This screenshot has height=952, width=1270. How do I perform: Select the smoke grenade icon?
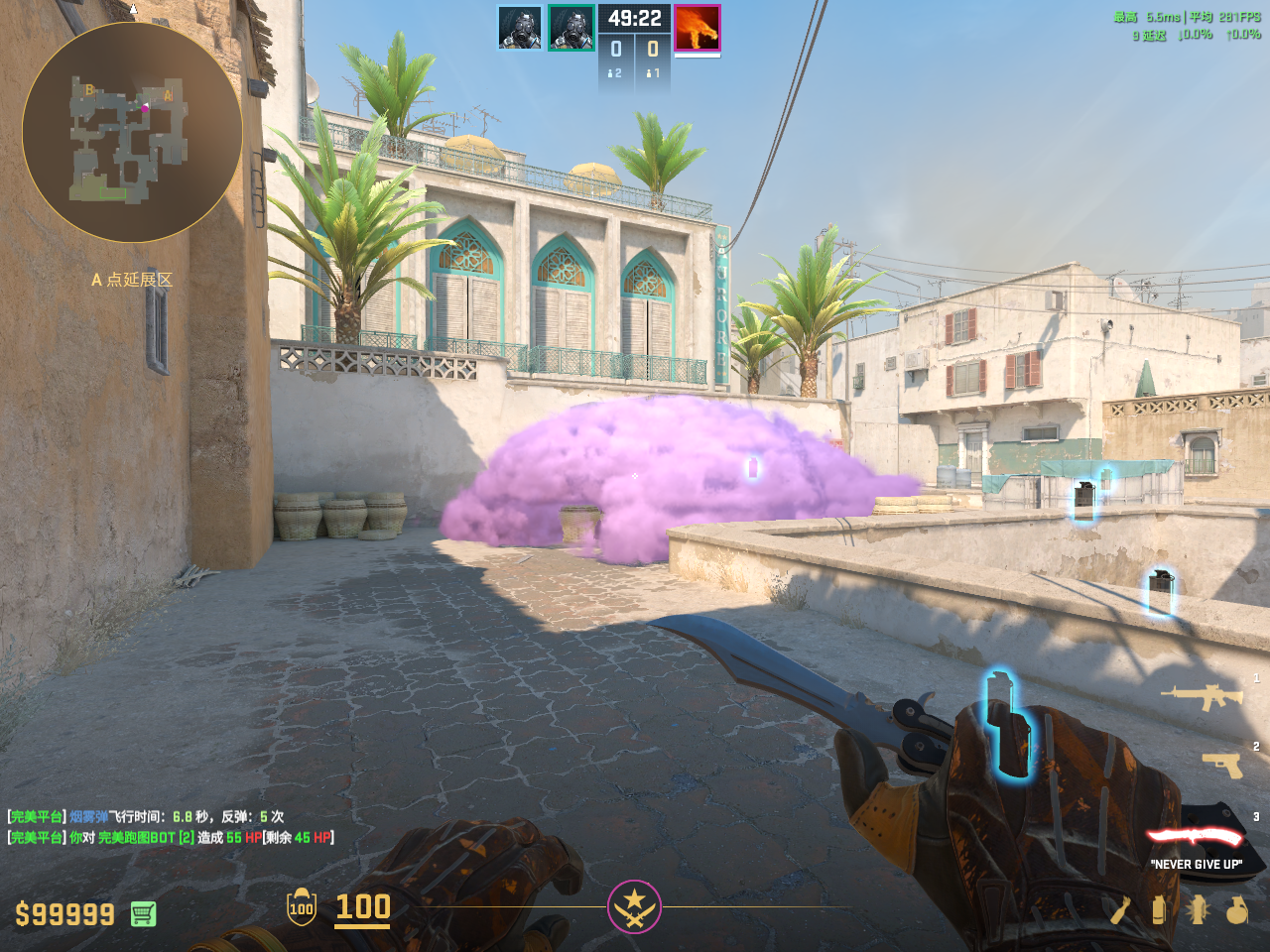pos(1158,909)
